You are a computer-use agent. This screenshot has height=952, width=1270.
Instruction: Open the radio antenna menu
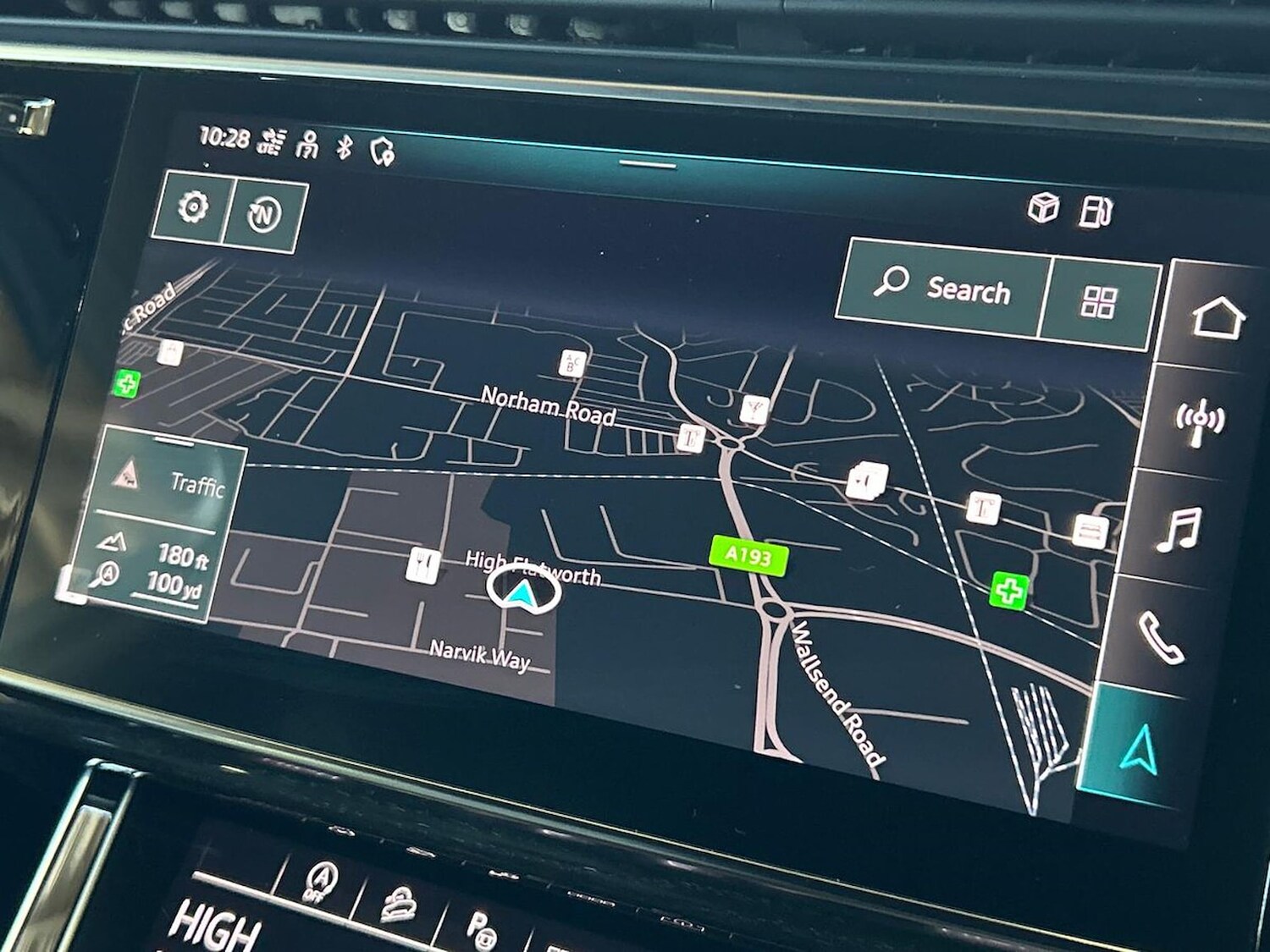tap(1199, 421)
